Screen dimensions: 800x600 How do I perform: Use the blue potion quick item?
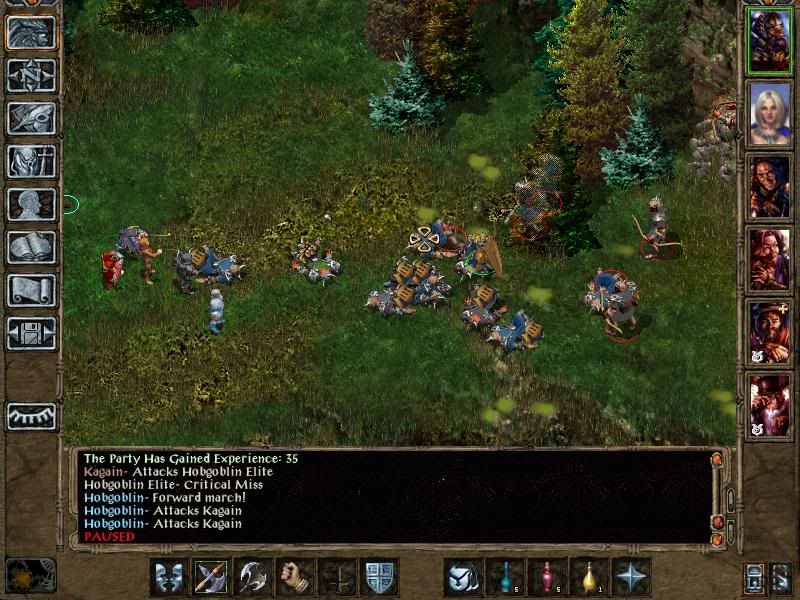pos(505,577)
